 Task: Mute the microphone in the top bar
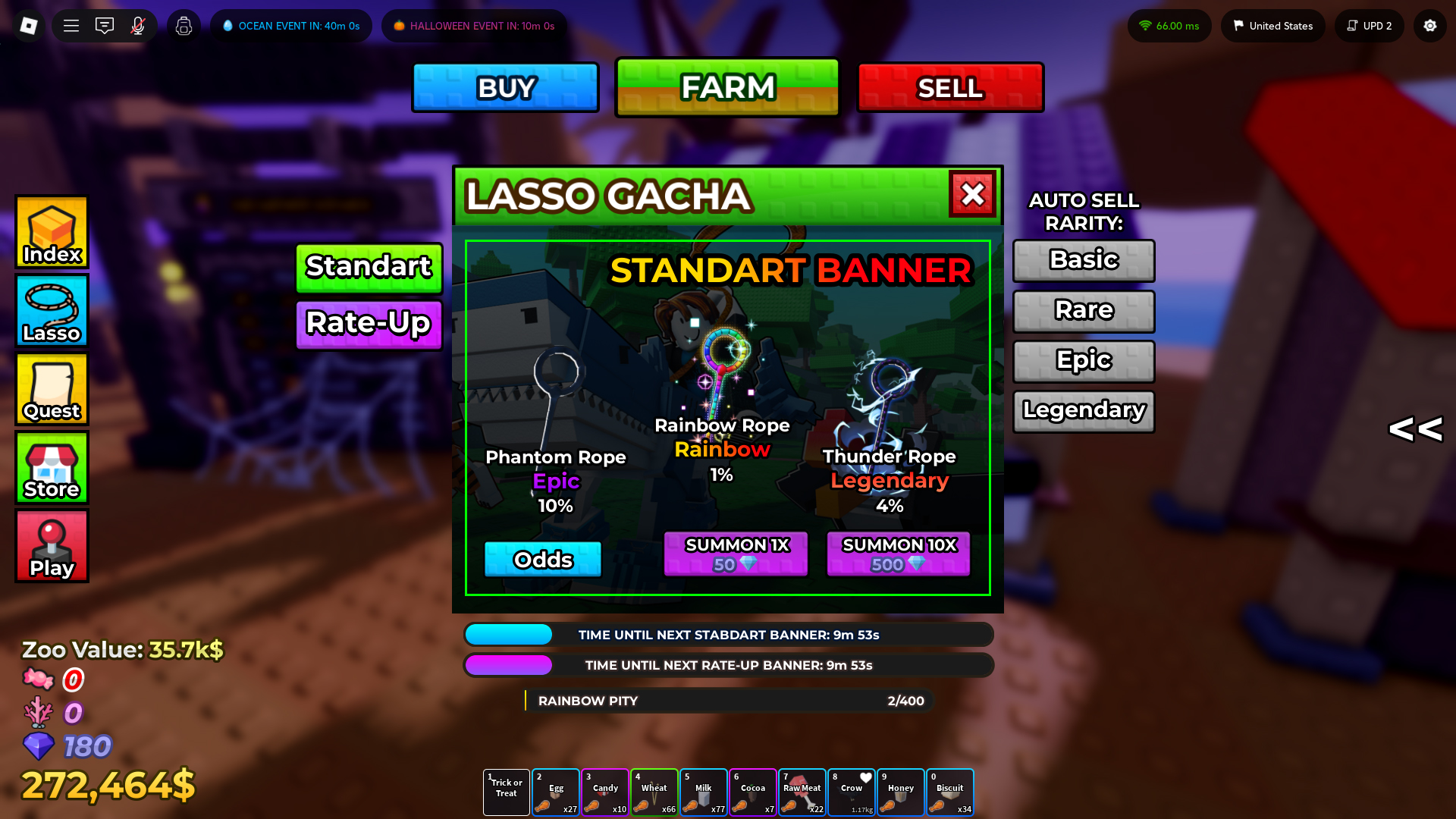(x=137, y=25)
